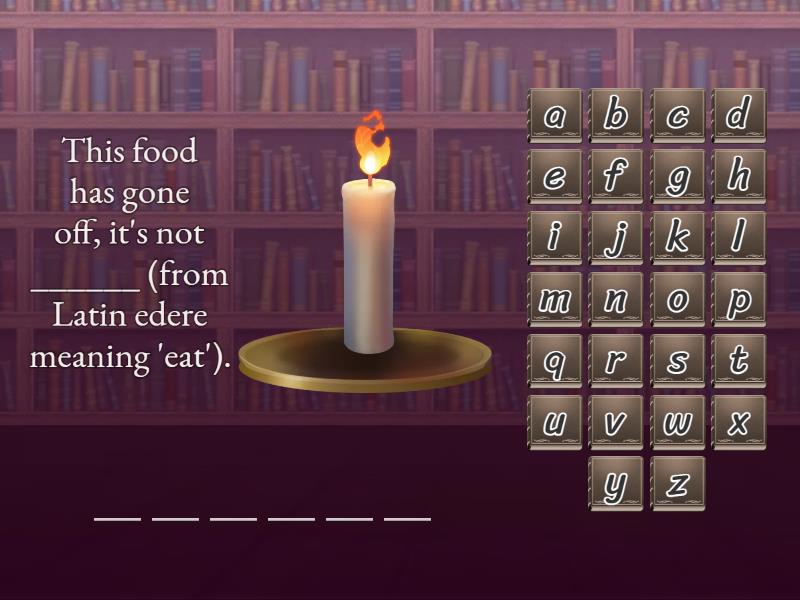Choose the letter 'f' tile
This screenshot has width=800, height=600.
click(616, 177)
